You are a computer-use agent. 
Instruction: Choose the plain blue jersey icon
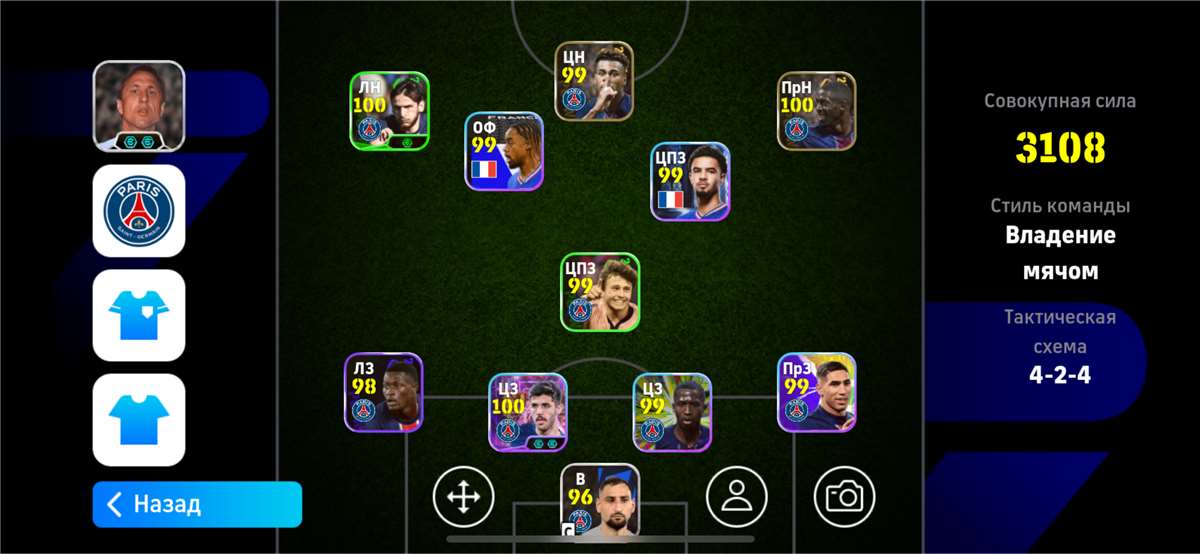coord(139,419)
